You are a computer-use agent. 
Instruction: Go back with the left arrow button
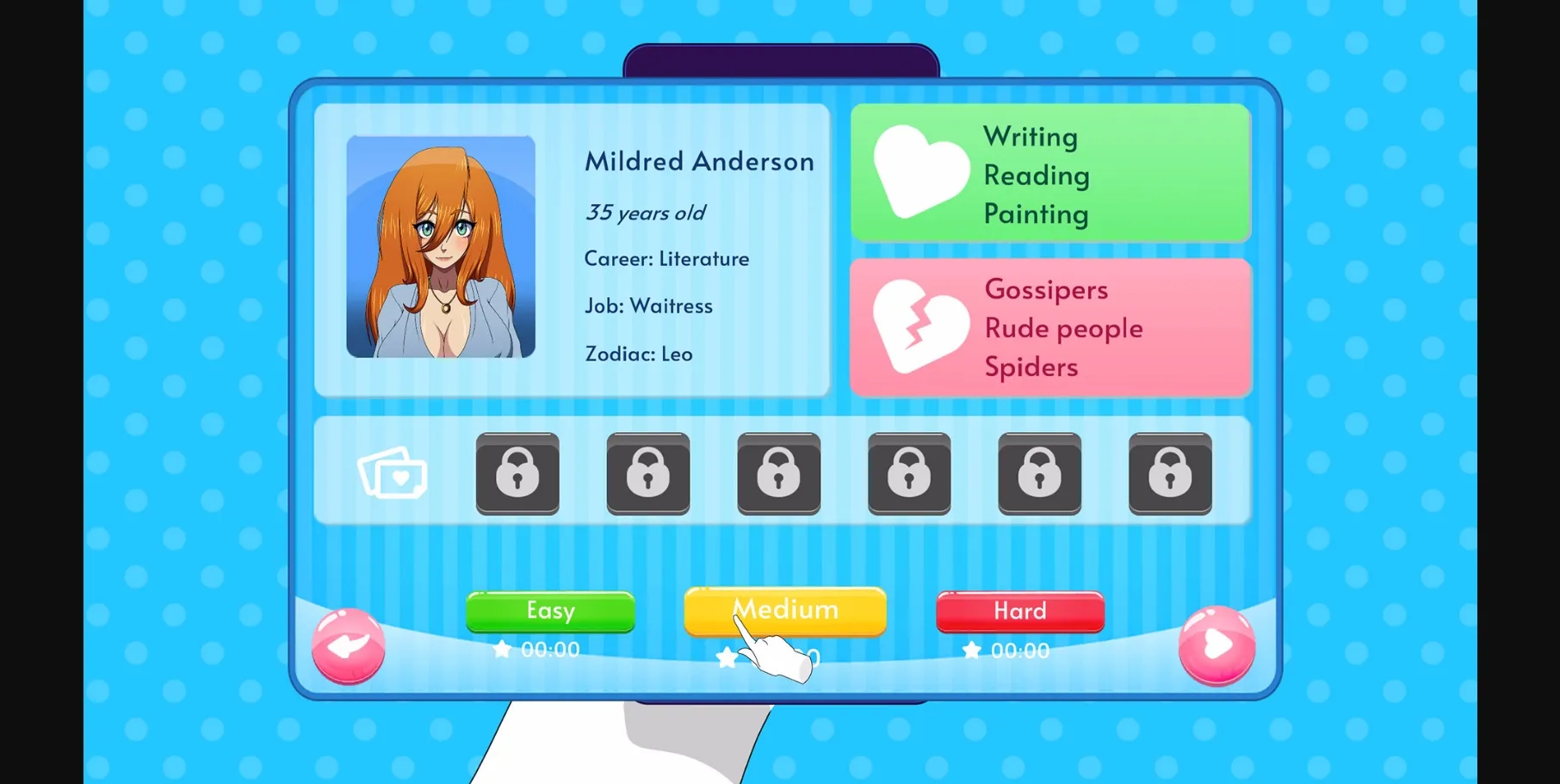coord(349,645)
